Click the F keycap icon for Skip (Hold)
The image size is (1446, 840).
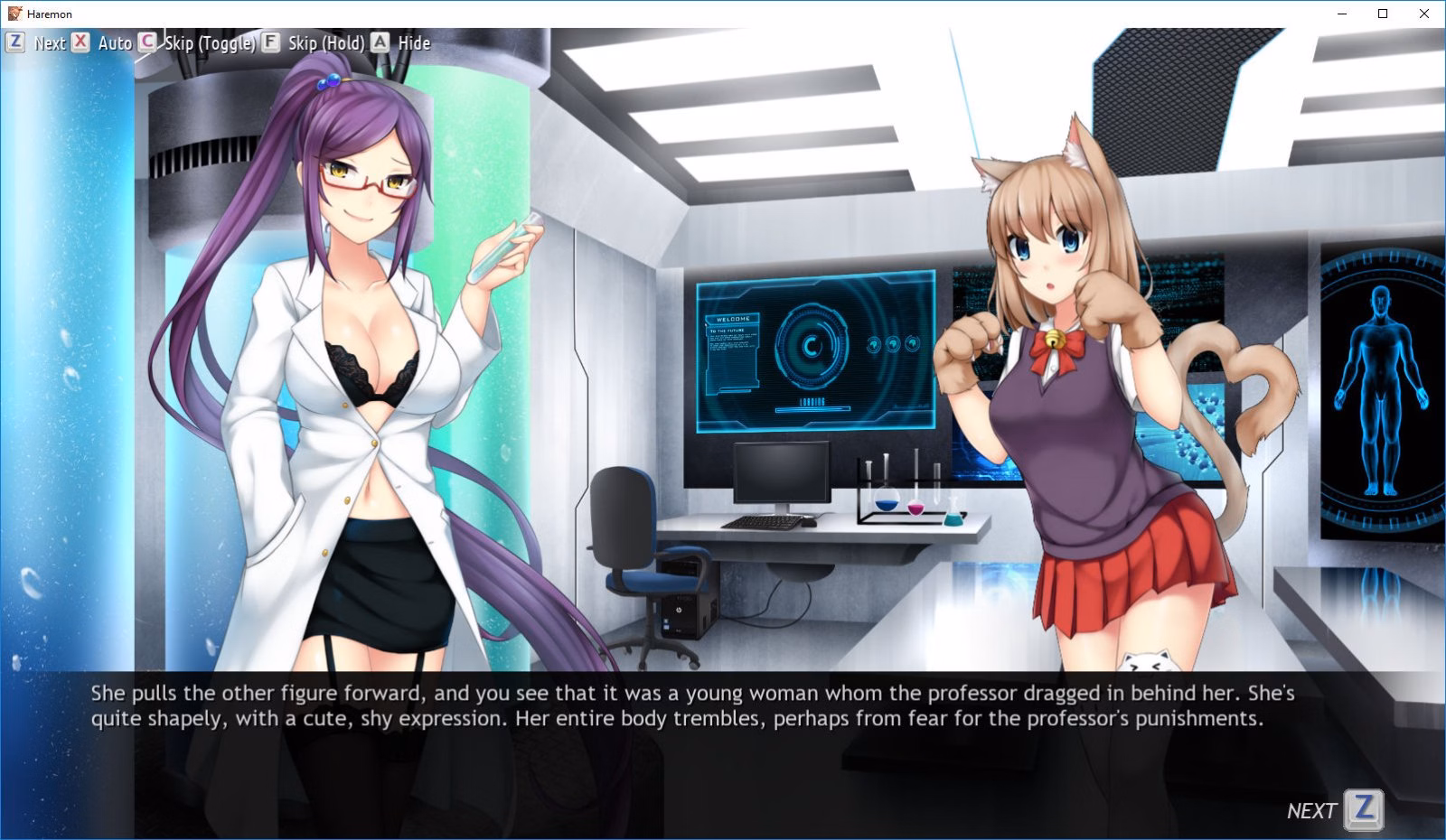pos(269,42)
